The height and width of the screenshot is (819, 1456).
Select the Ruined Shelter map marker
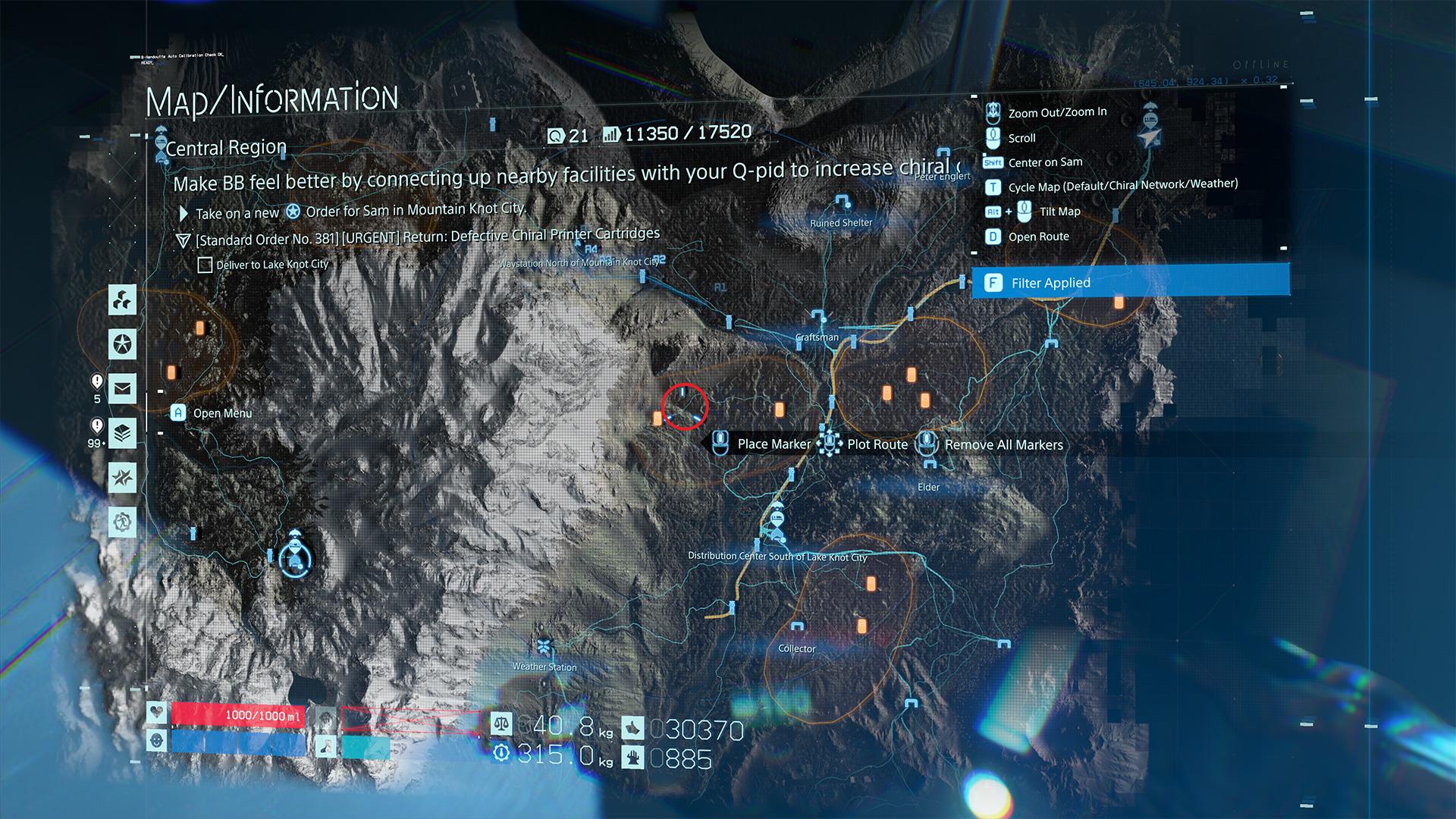[841, 203]
